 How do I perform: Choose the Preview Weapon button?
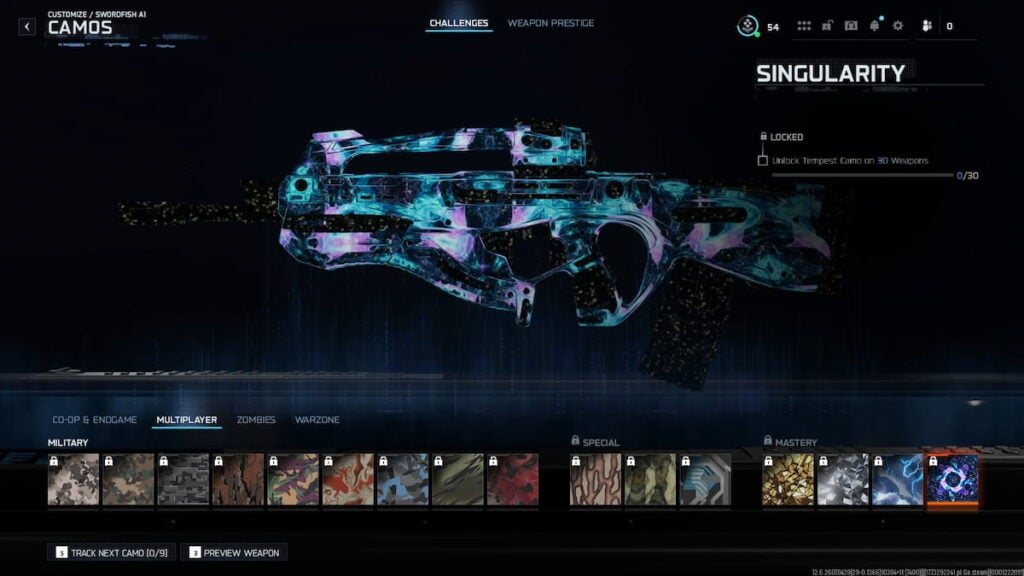tap(233, 552)
